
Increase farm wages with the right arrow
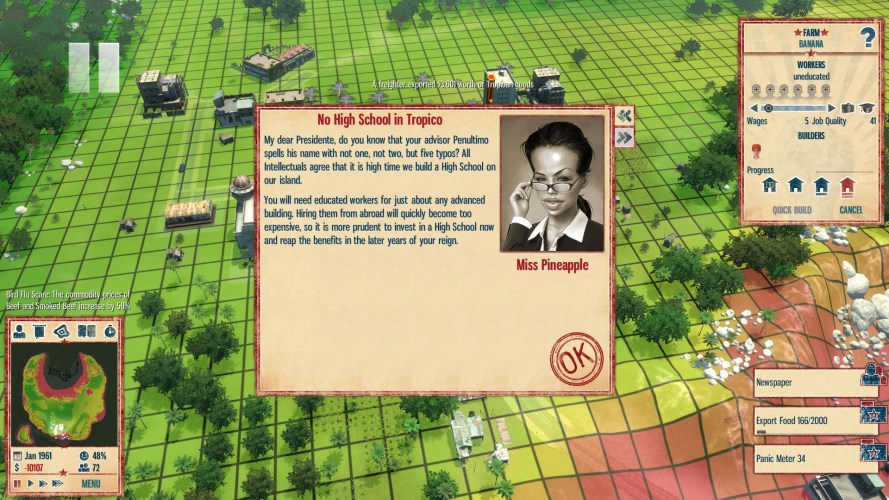click(833, 107)
